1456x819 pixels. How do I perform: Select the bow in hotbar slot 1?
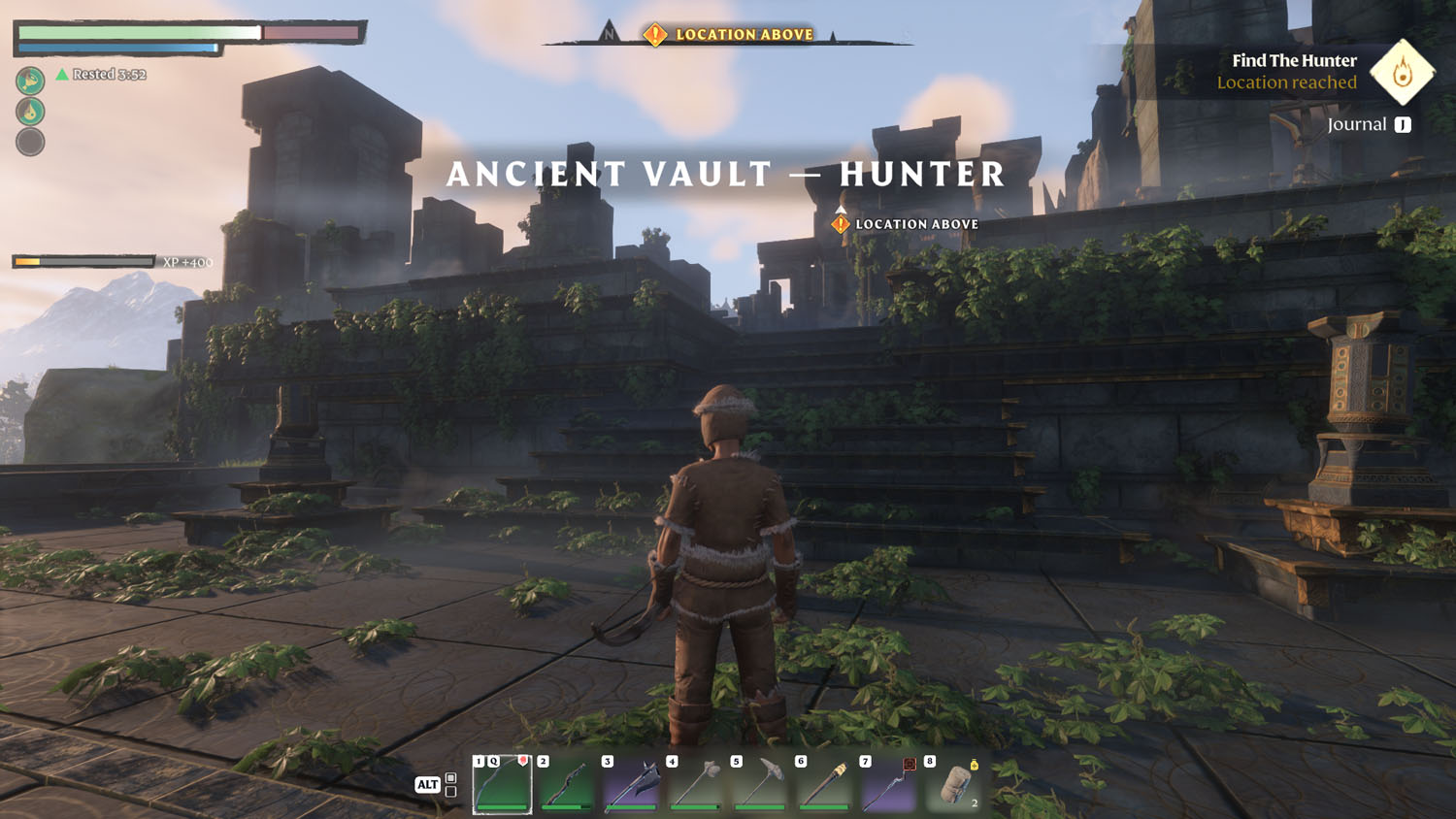502,784
